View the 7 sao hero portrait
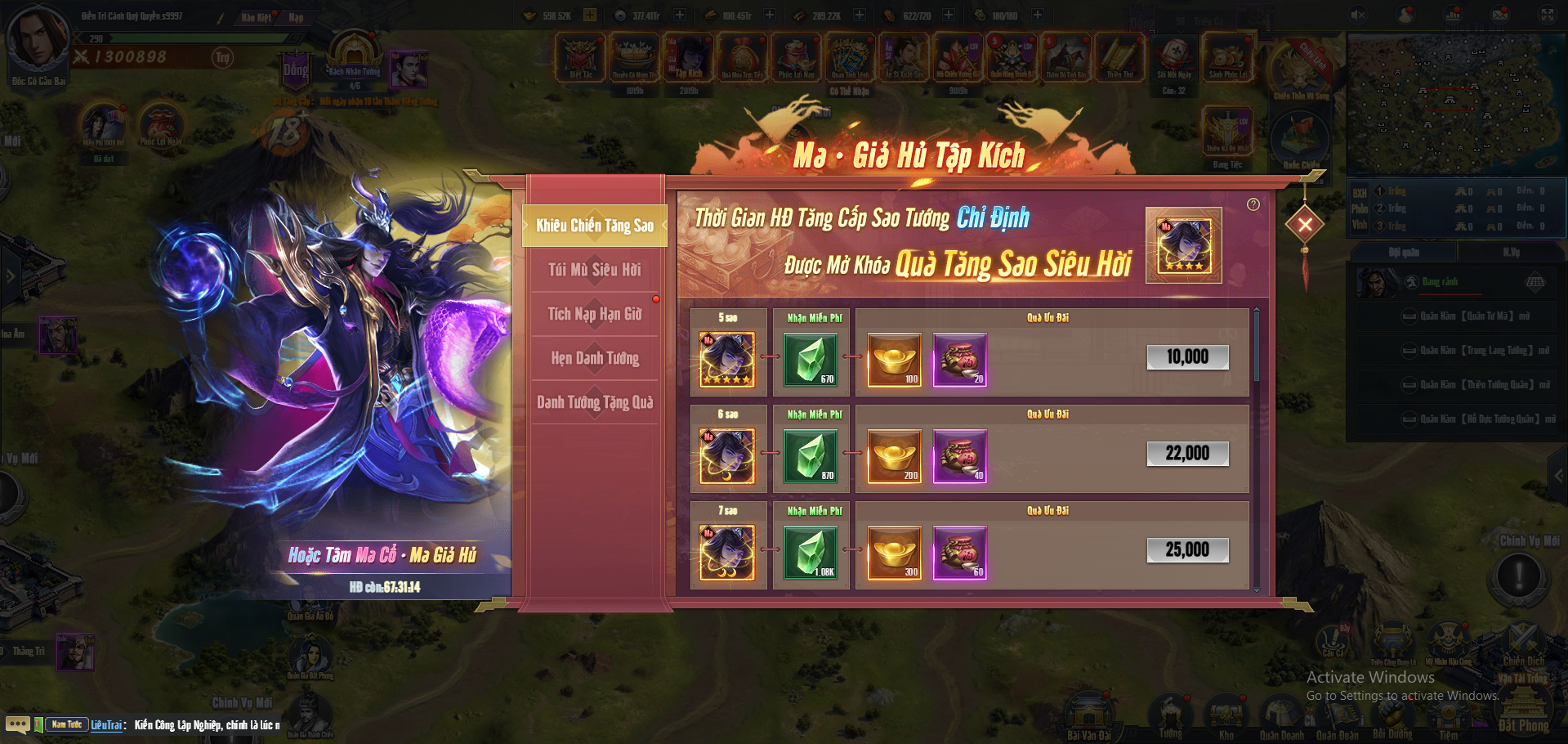 pos(726,552)
